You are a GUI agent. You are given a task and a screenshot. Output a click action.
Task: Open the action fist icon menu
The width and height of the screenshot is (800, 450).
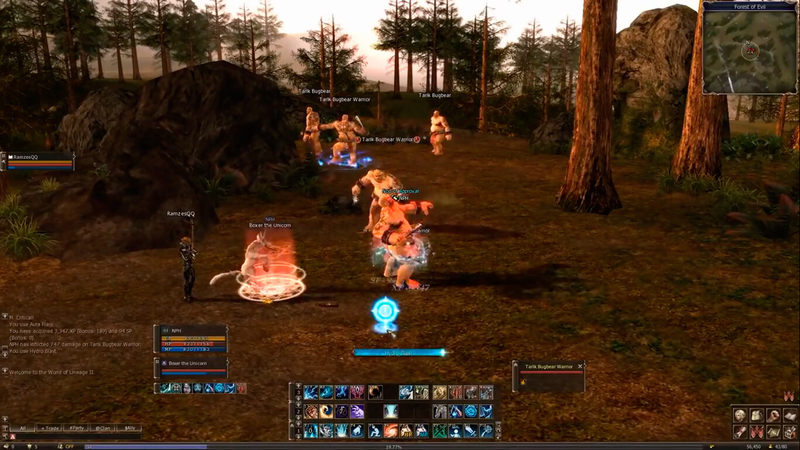(774, 415)
